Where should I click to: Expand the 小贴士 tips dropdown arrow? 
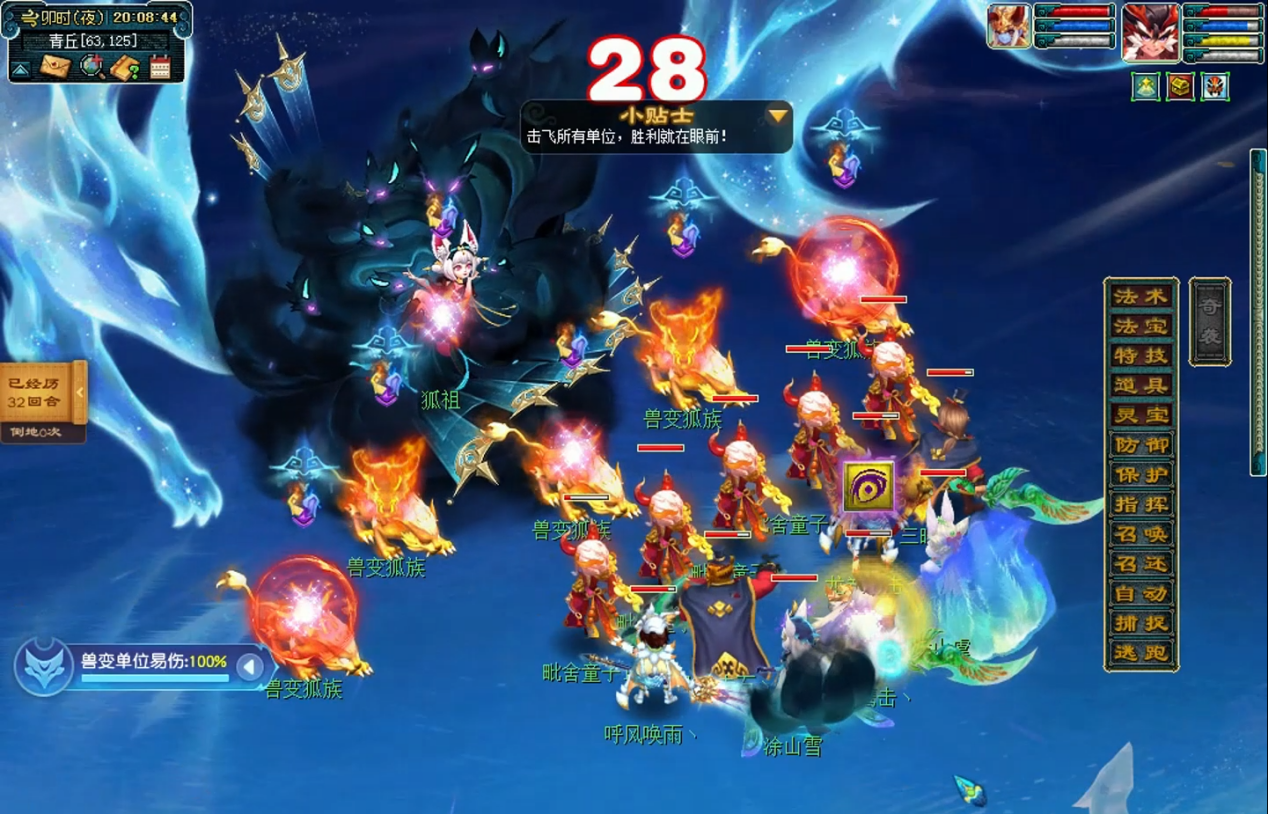[x=777, y=116]
